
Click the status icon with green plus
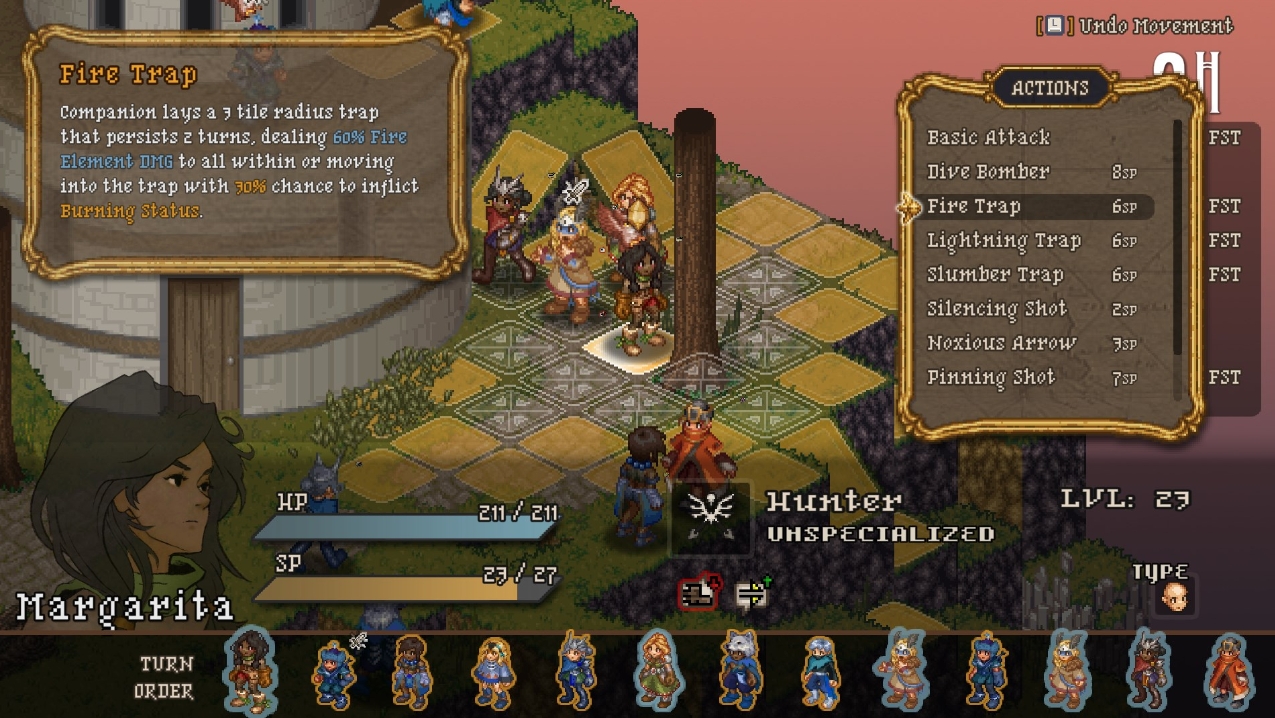click(751, 594)
